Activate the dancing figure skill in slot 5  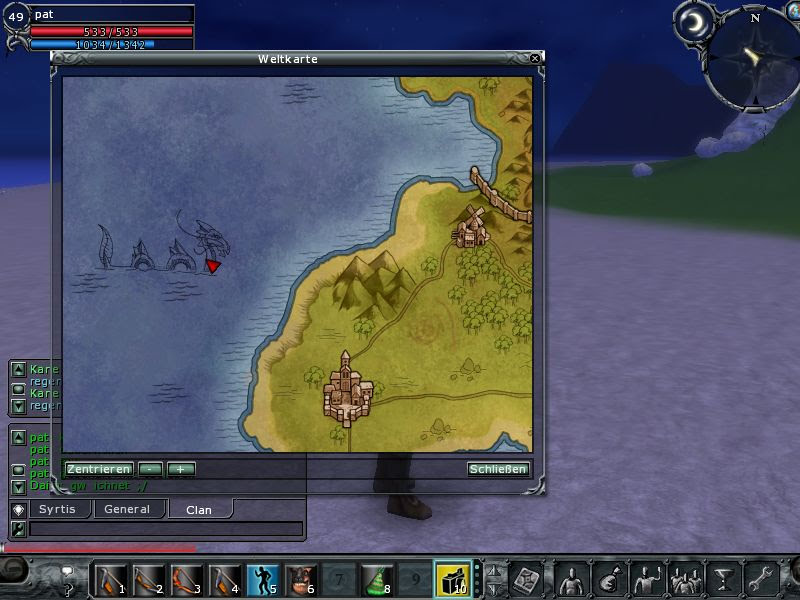(x=263, y=579)
